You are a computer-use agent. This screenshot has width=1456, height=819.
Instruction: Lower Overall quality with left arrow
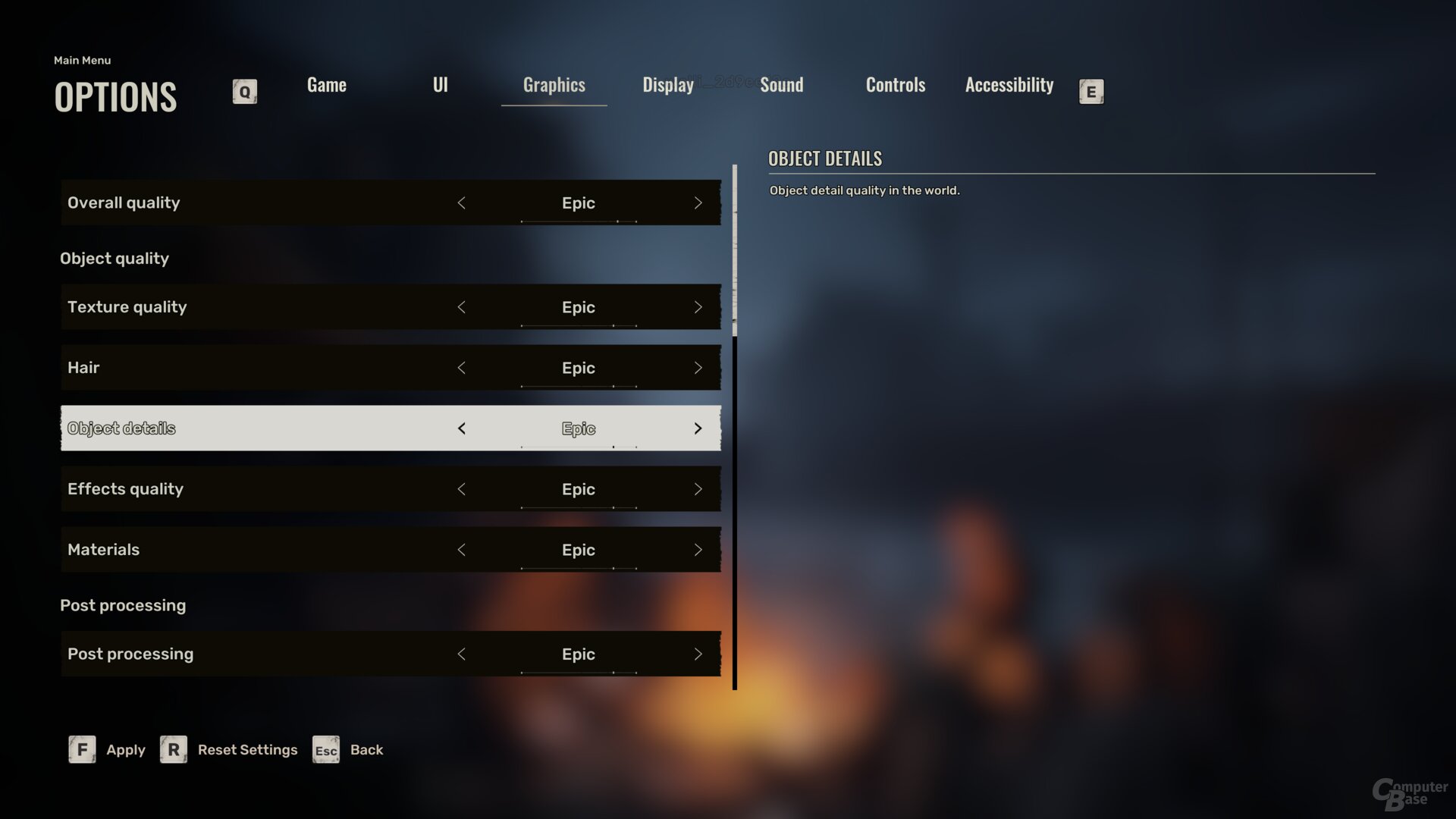tap(461, 203)
